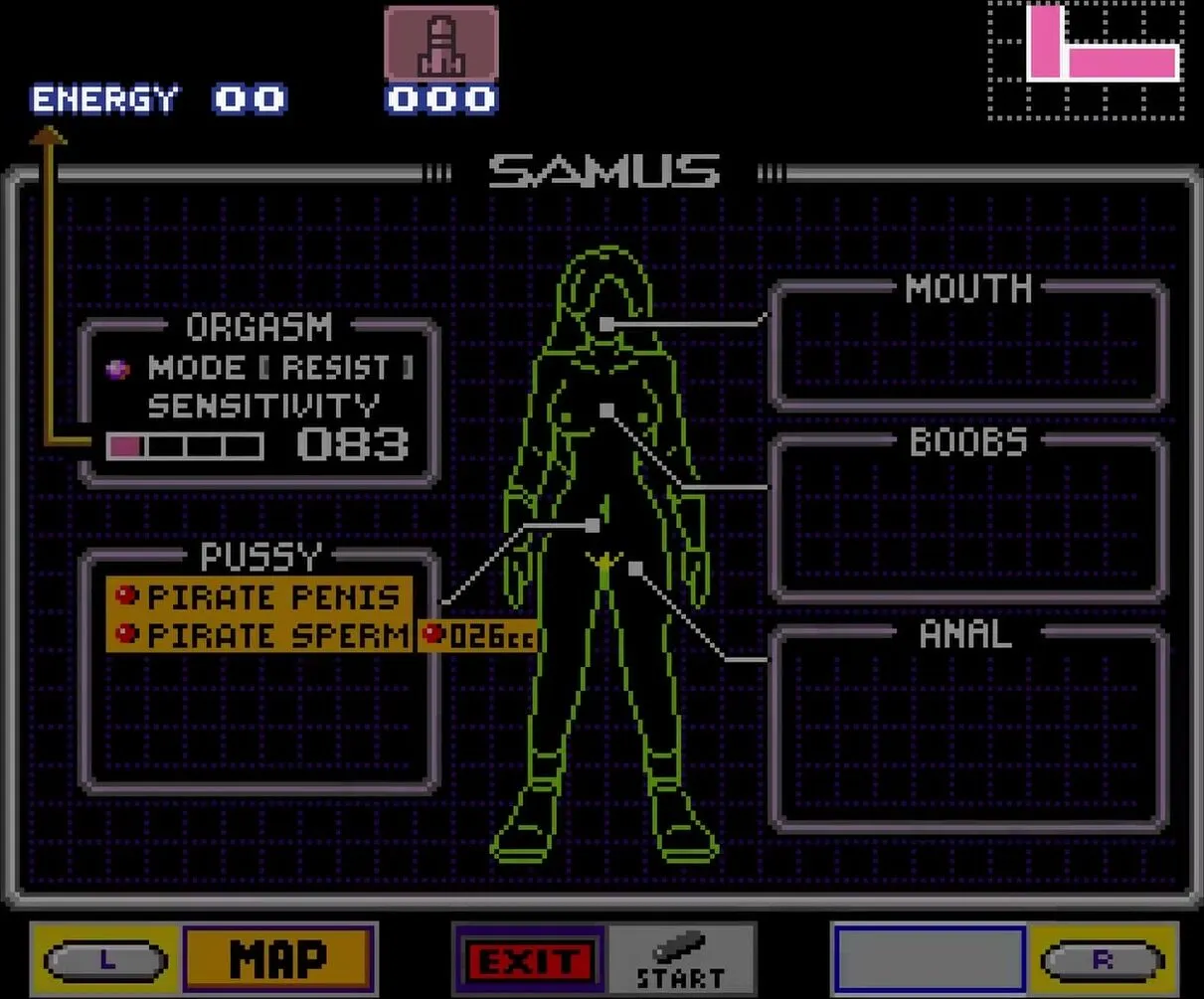
Task: Click the red EXIT button
Action: pos(529,960)
